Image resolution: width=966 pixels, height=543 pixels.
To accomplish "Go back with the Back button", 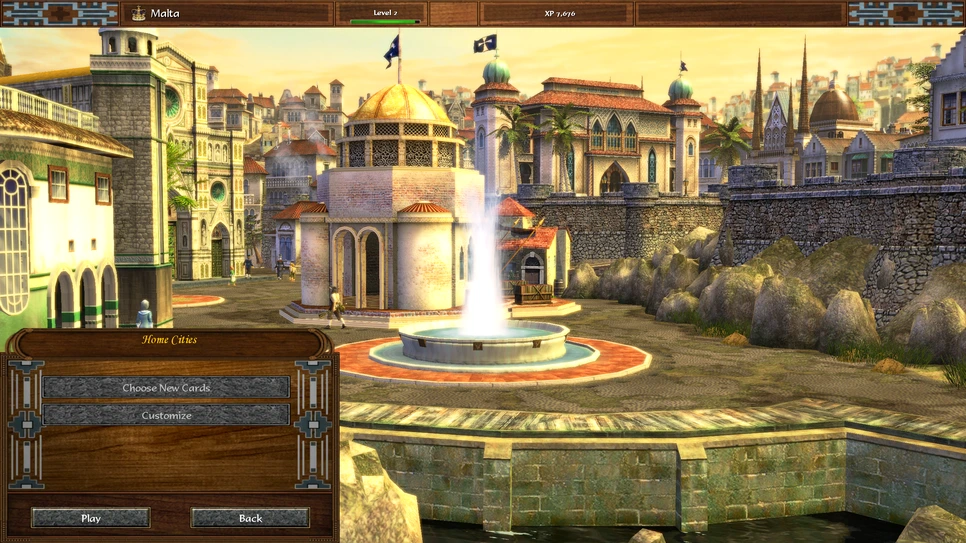I will [x=250, y=518].
